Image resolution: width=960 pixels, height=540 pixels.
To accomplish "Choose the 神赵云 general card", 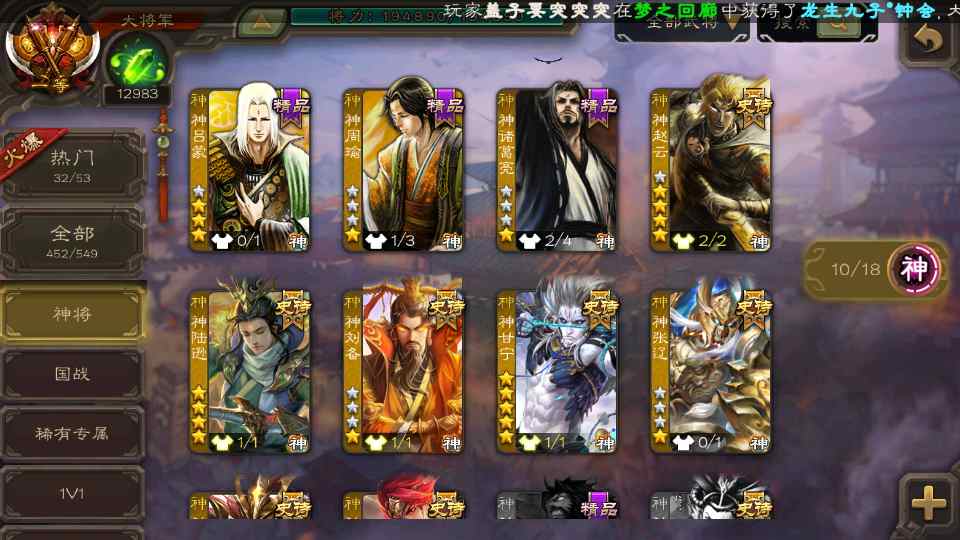I will point(711,170).
